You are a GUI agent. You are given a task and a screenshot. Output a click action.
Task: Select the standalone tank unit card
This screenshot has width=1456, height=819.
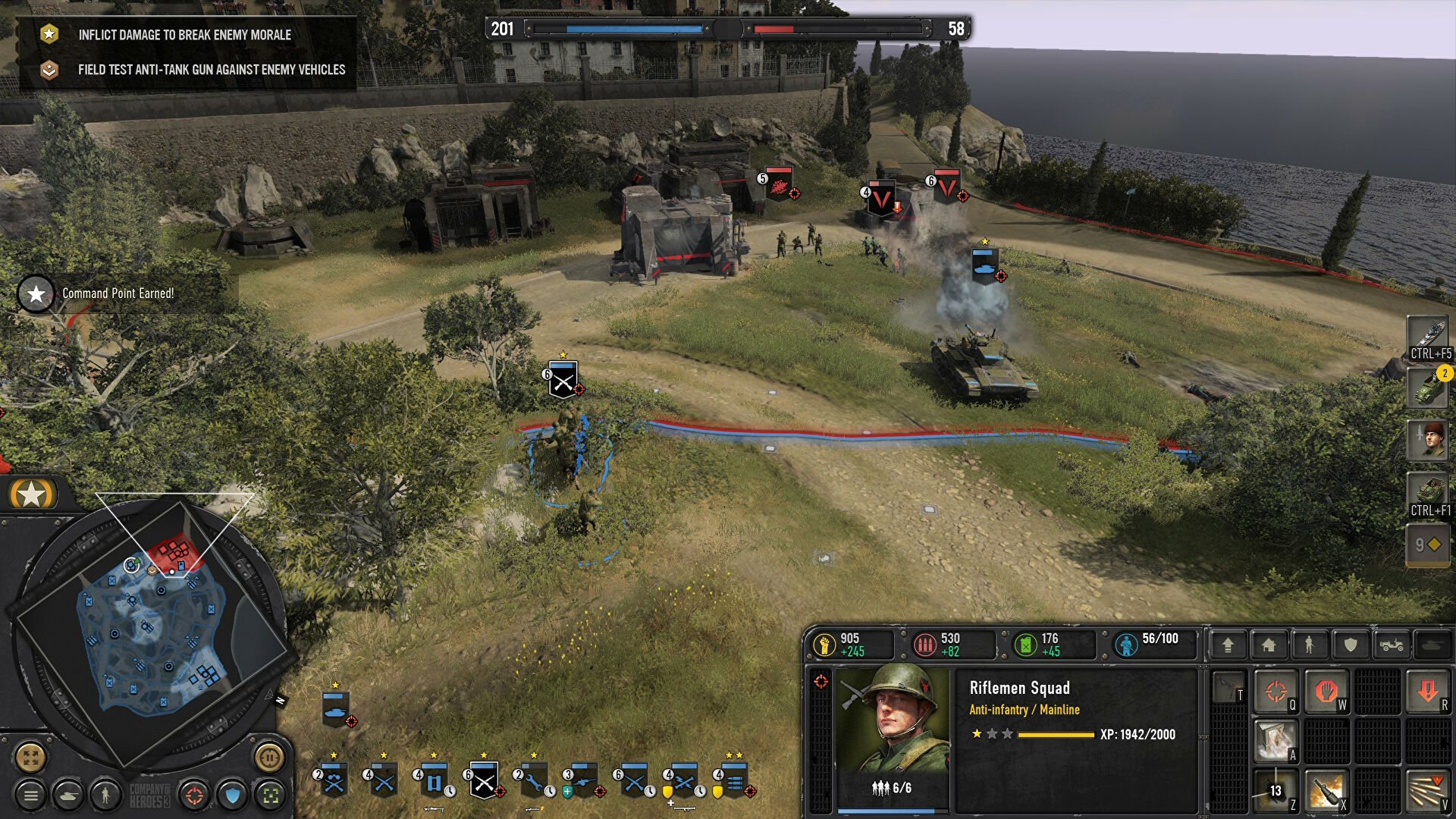335,709
